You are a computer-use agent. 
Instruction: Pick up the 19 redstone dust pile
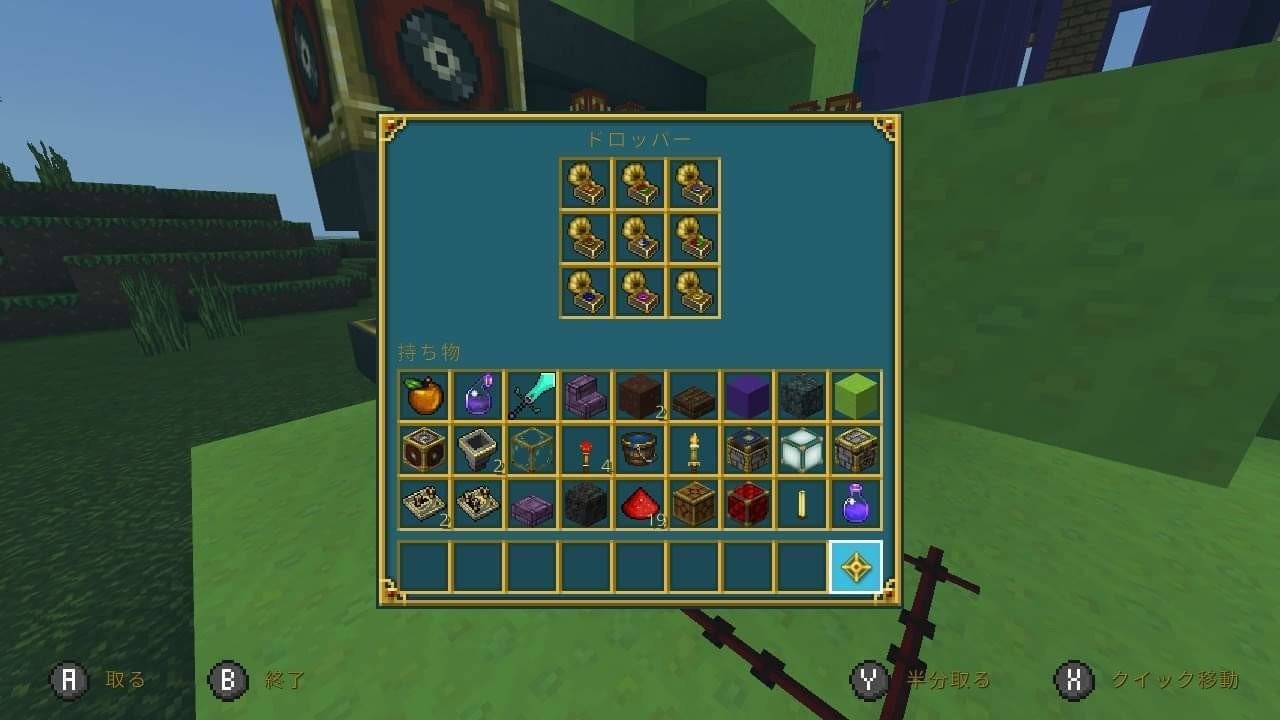[640, 505]
